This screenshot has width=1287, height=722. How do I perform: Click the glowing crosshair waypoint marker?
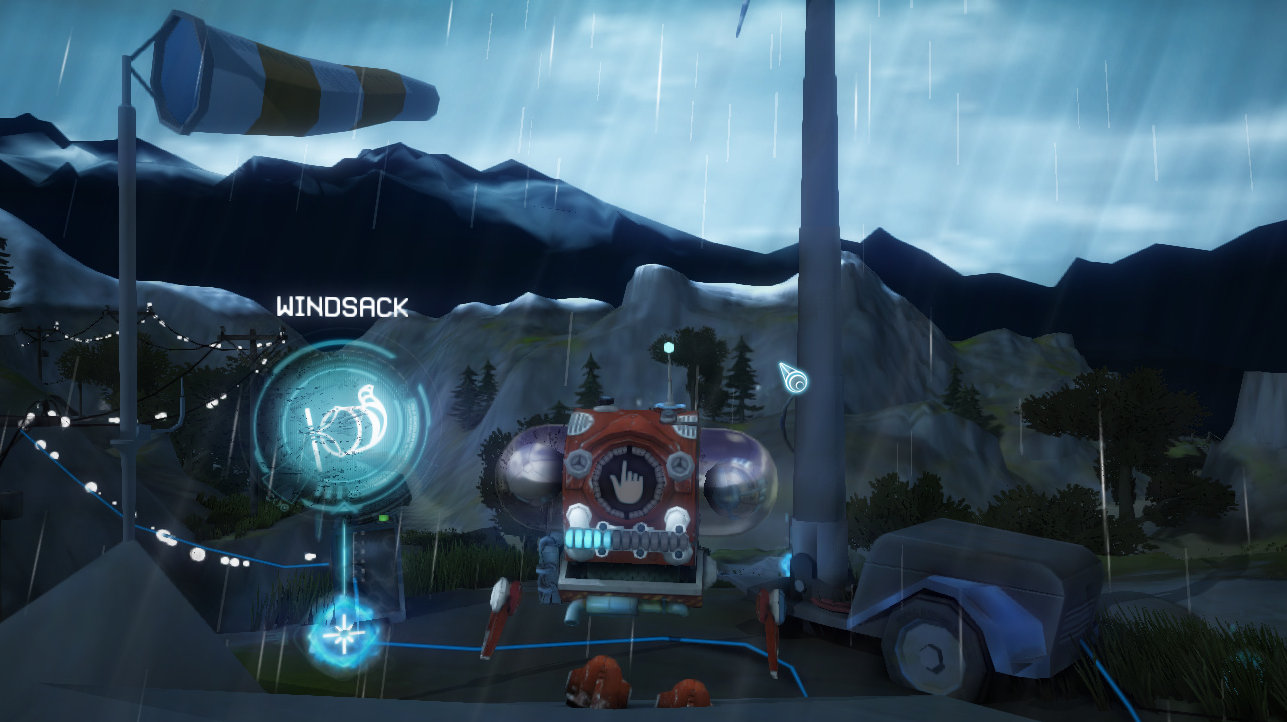tap(343, 630)
